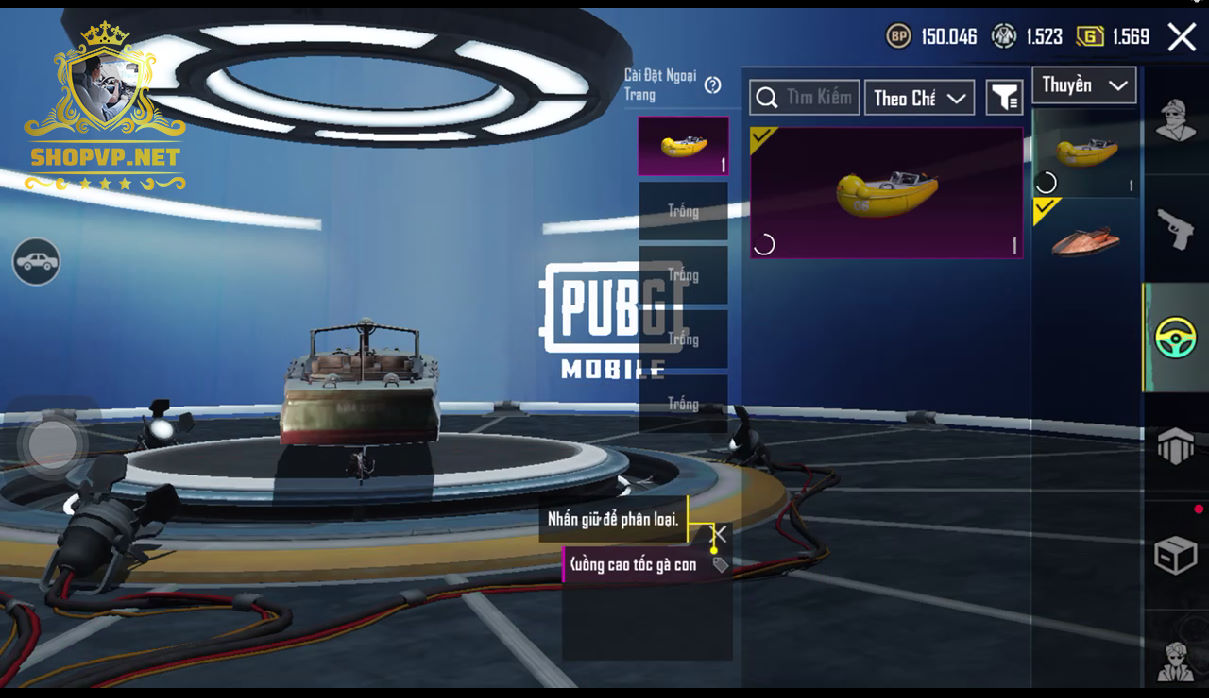Open the suited character tab
1209x698 pixels.
[x=1176, y=659]
